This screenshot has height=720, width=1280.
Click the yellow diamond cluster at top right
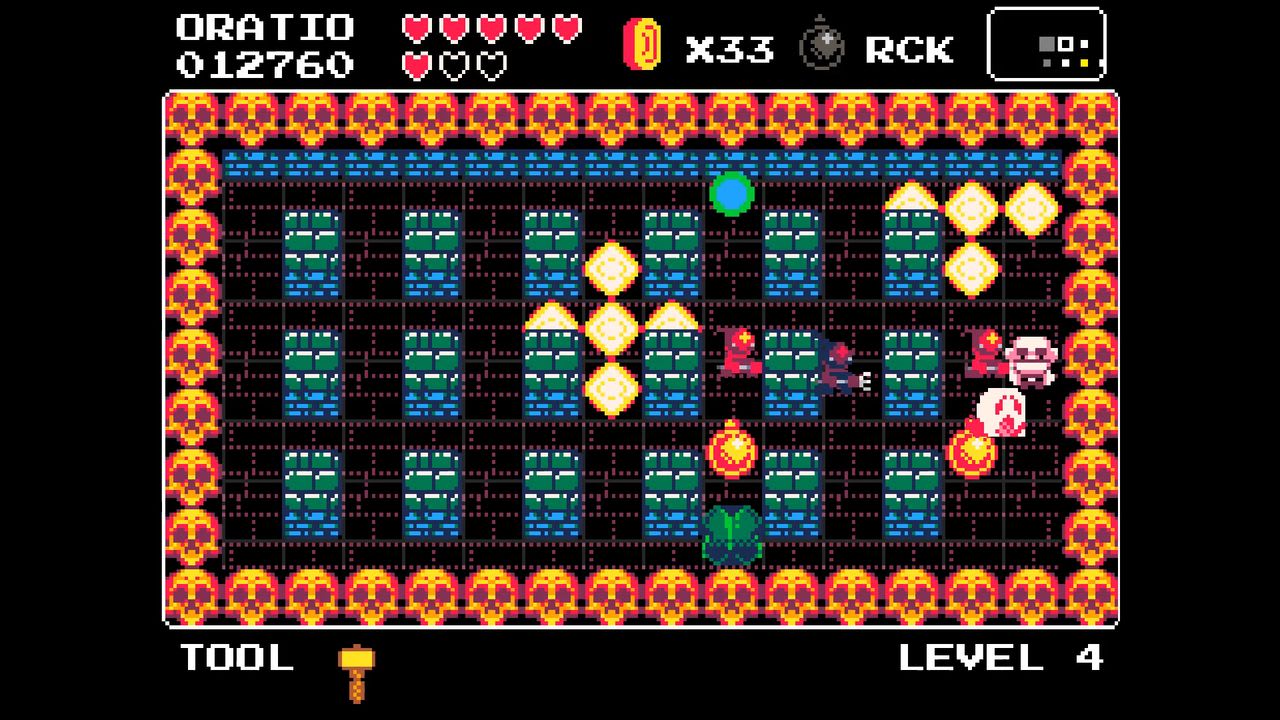point(969,210)
